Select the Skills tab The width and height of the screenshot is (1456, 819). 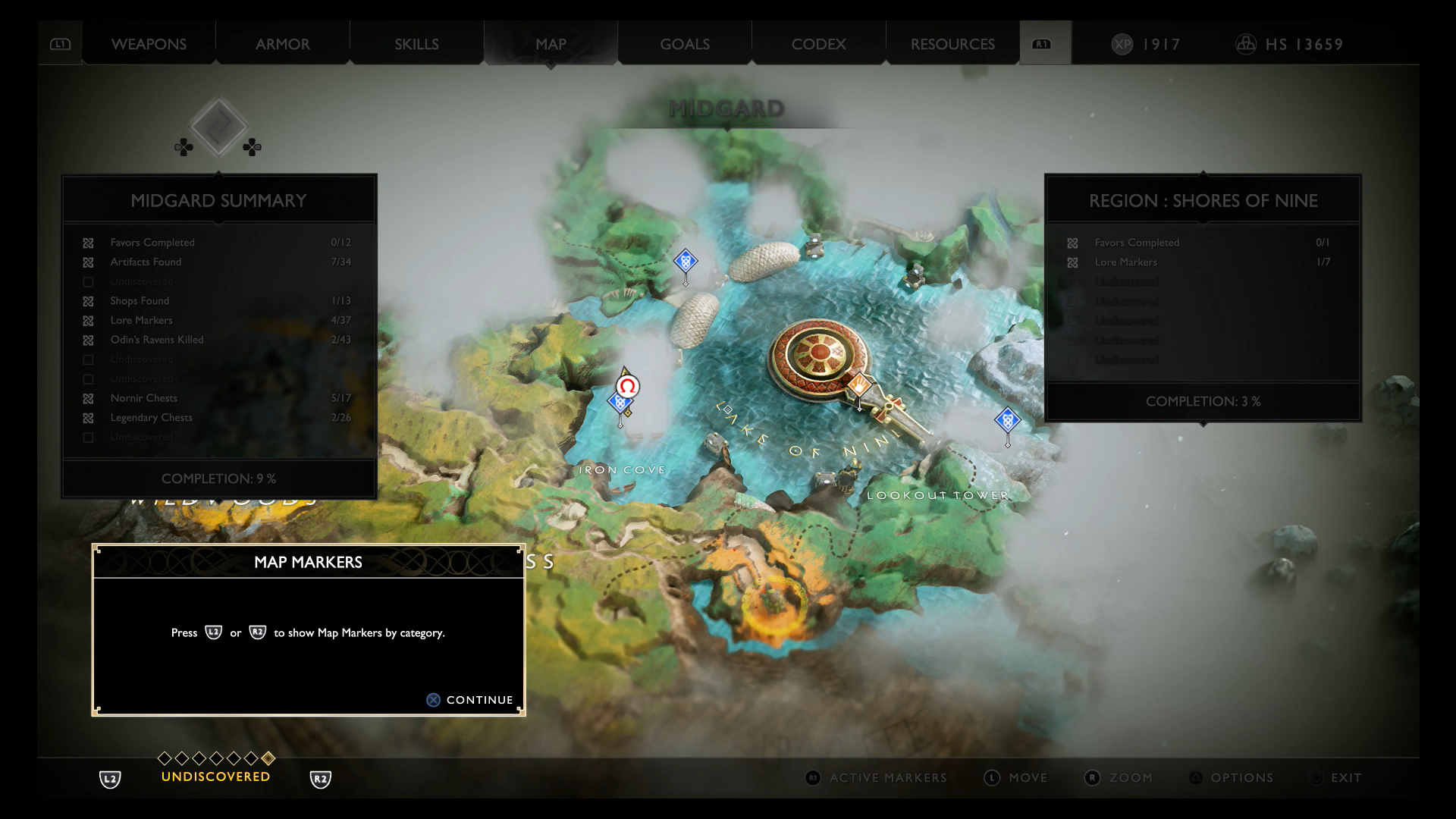point(416,44)
